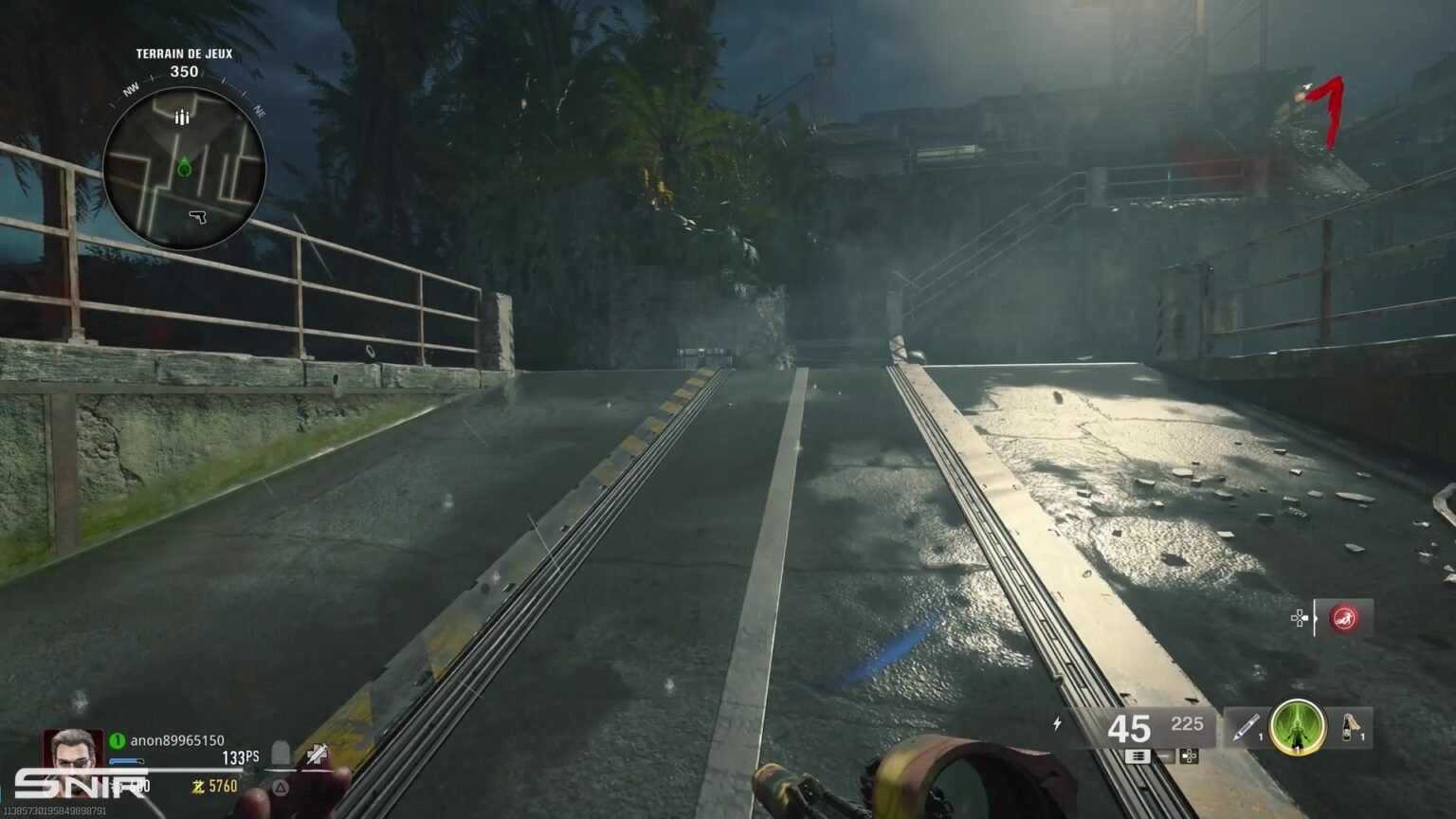Click the yellow essence currency icon
Screen dimensions: 1456x819
click(x=197, y=785)
